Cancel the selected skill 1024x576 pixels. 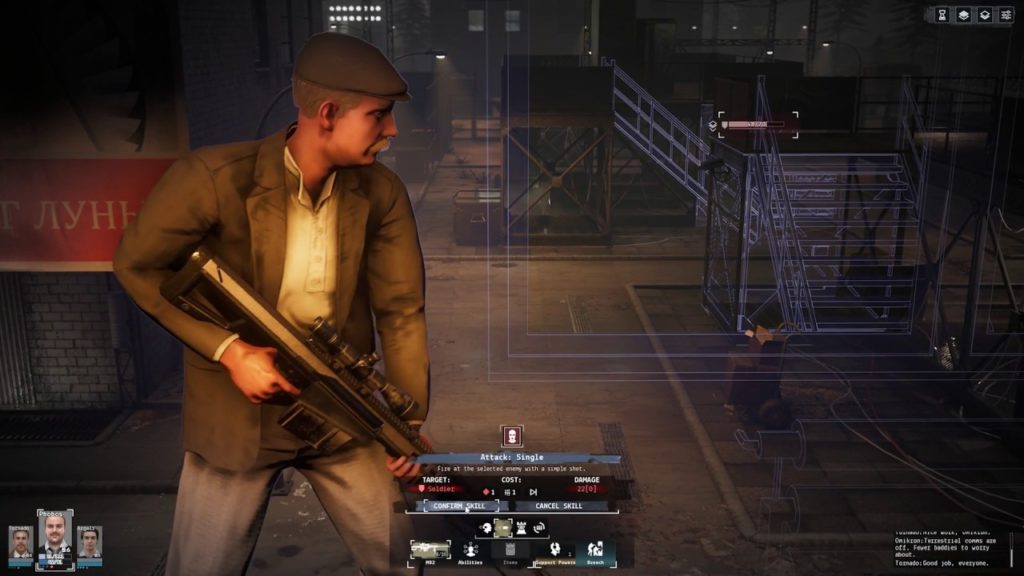pos(561,506)
